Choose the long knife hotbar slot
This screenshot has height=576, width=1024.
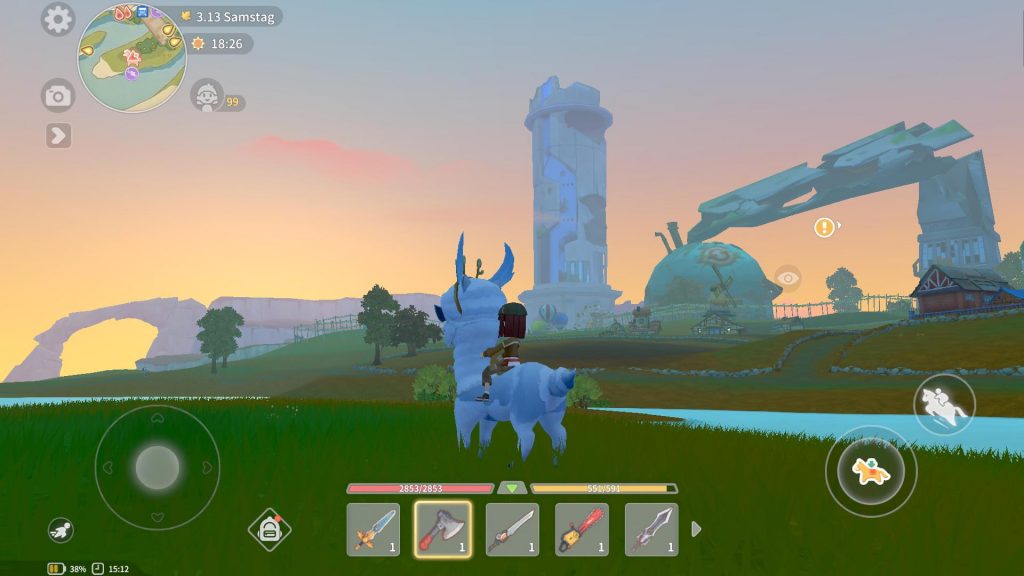[512, 529]
